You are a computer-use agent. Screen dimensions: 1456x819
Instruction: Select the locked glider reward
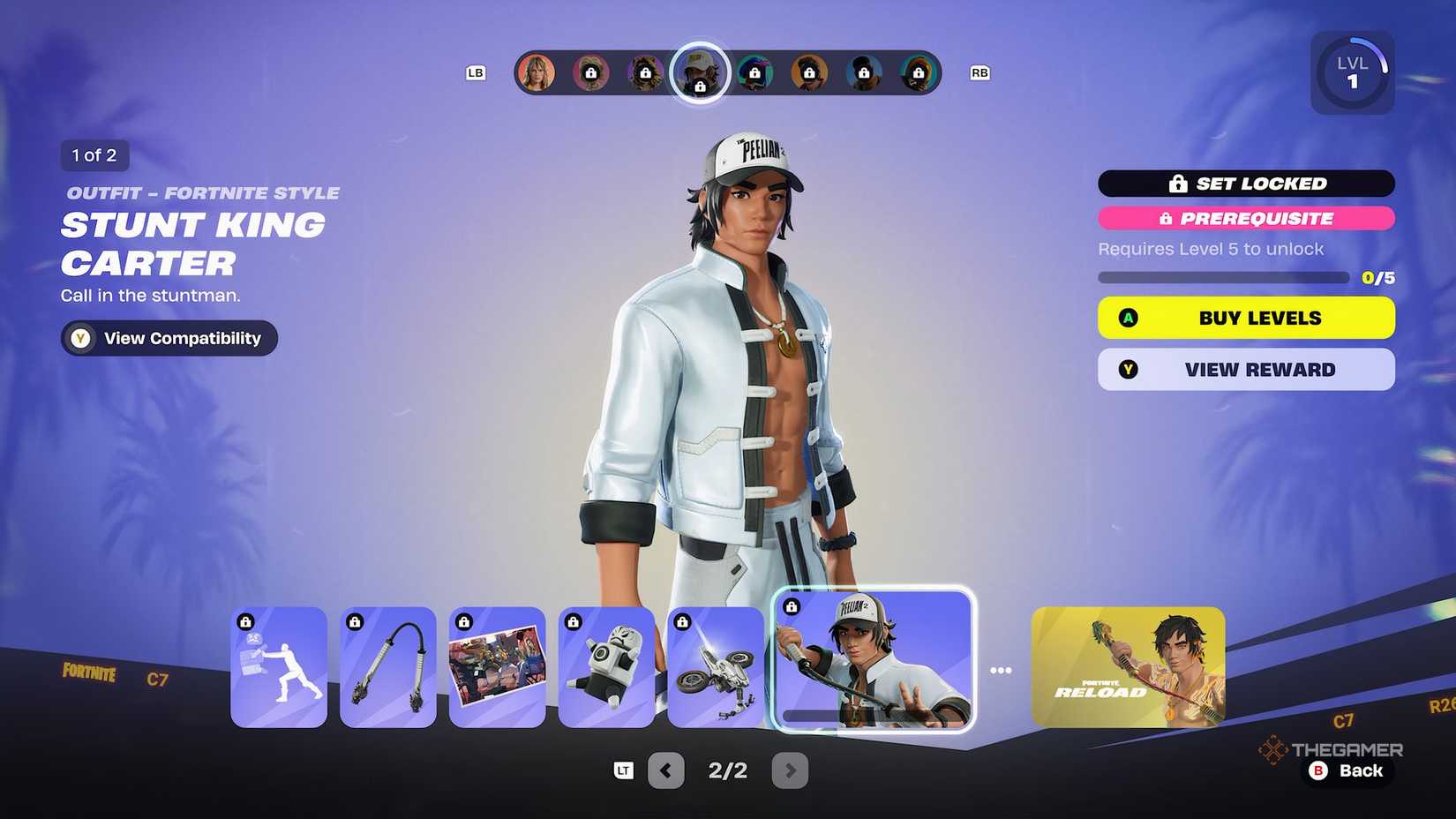(715, 666)
